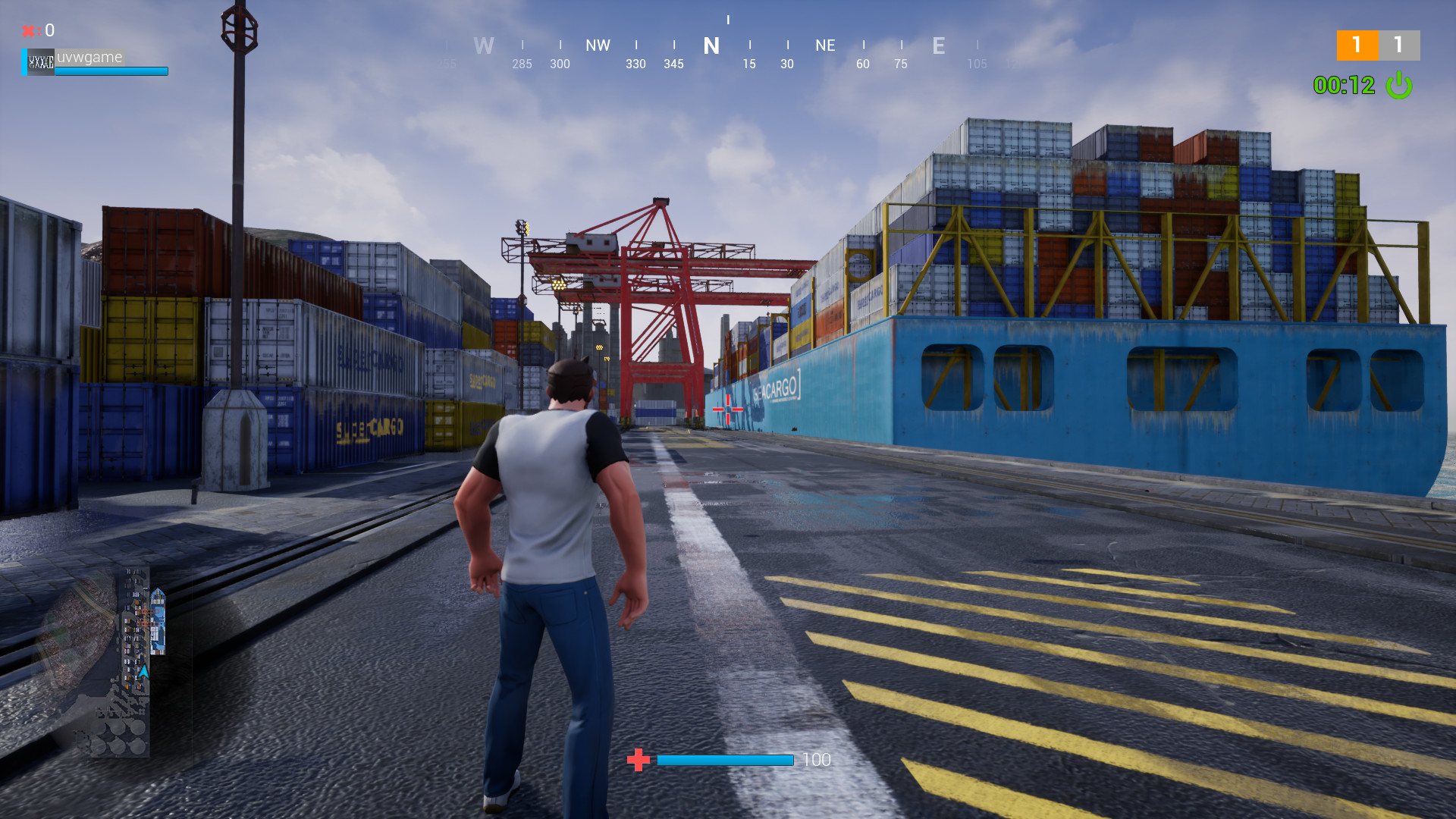
Task: Open the compass heading value 345
Action: pyautogui.click(x=673, y=64)
